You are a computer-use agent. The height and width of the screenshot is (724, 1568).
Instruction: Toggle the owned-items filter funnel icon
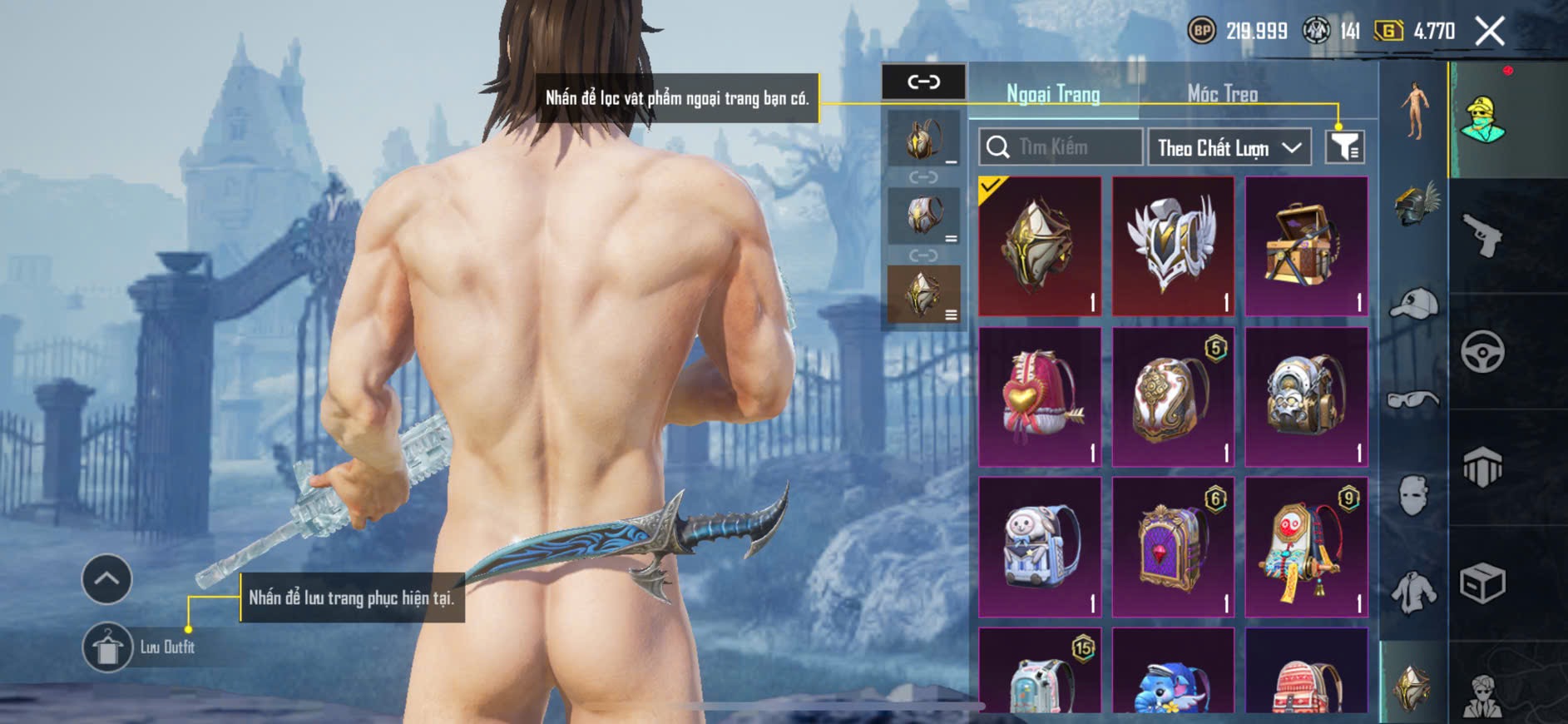pyautogui.click(x=1344, y=147)
